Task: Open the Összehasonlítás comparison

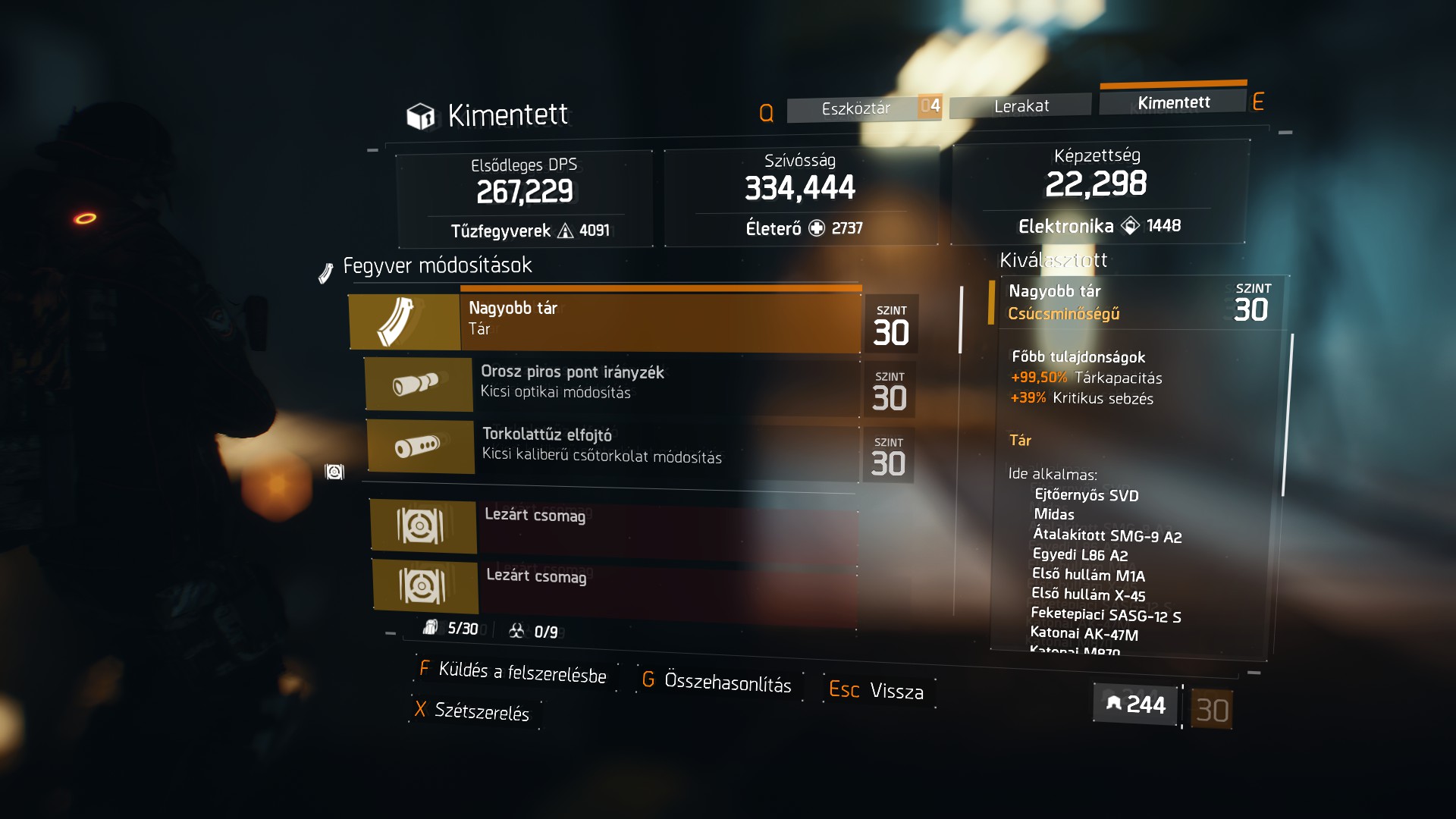Action: [x=717, y=682]
